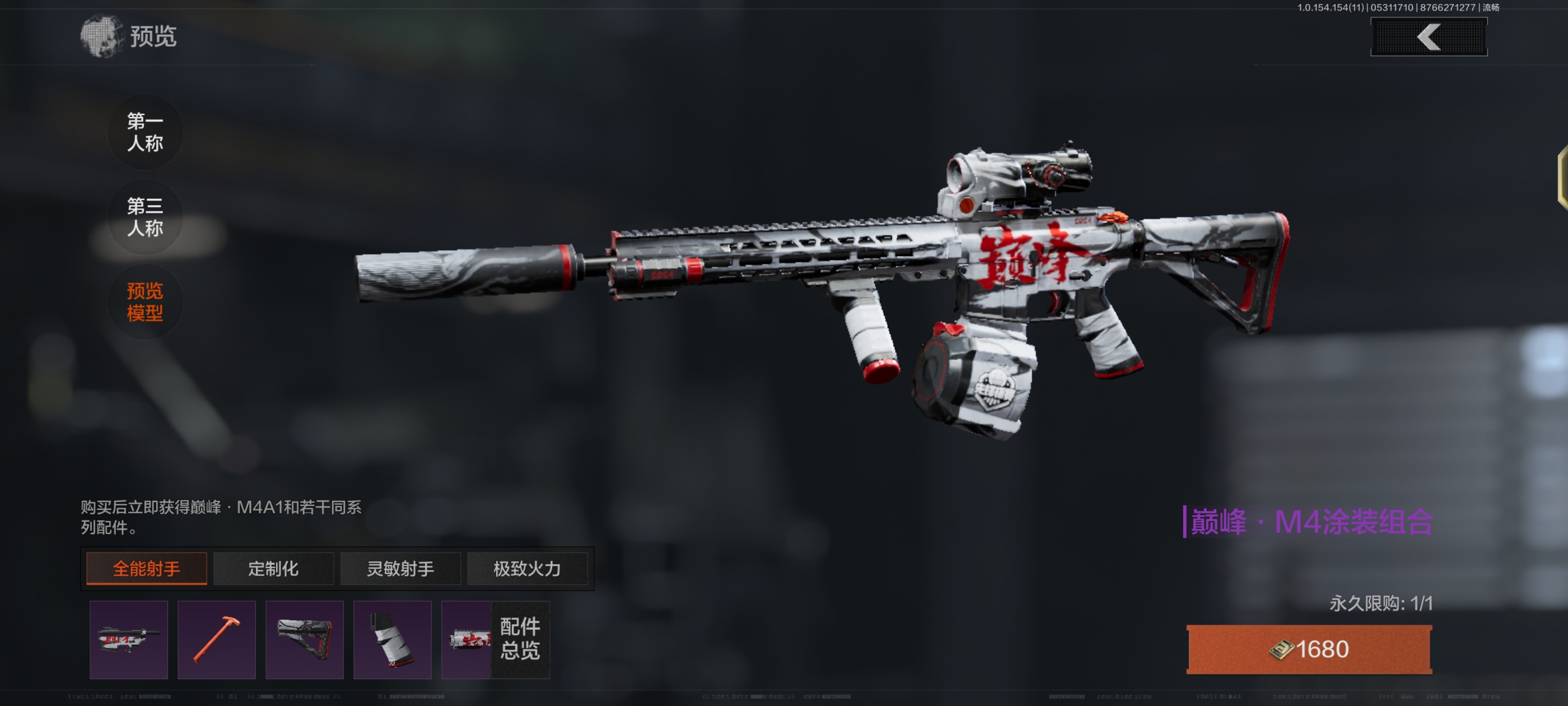Go back using the arrow button
Screen dimensions: 1568x706
tap(1428, 37)
